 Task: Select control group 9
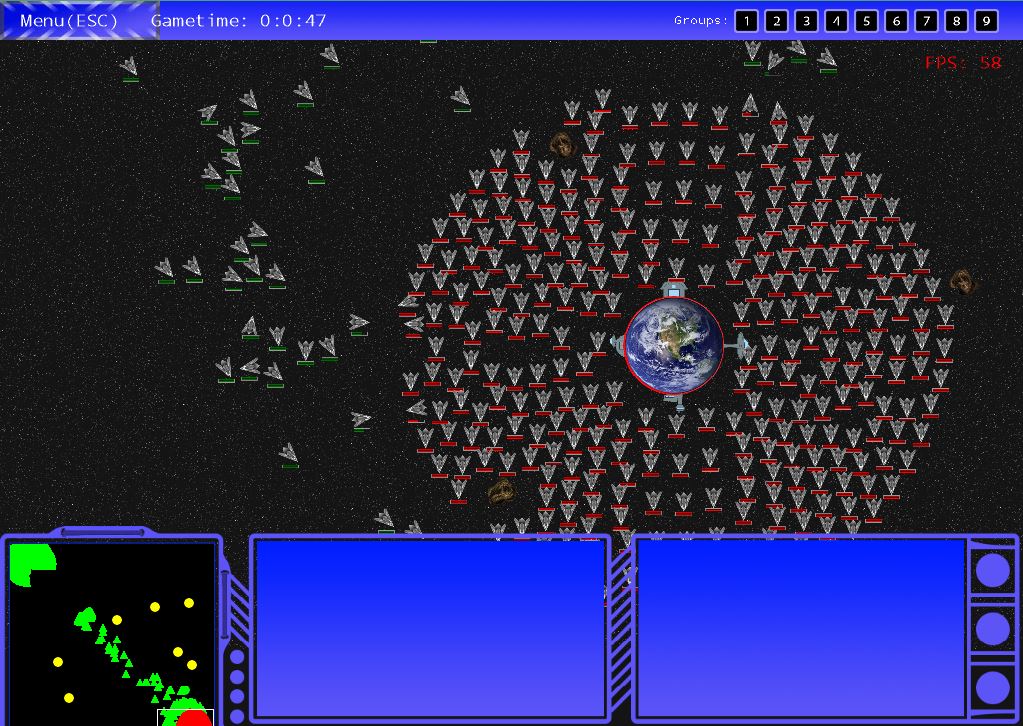(986, 21)
